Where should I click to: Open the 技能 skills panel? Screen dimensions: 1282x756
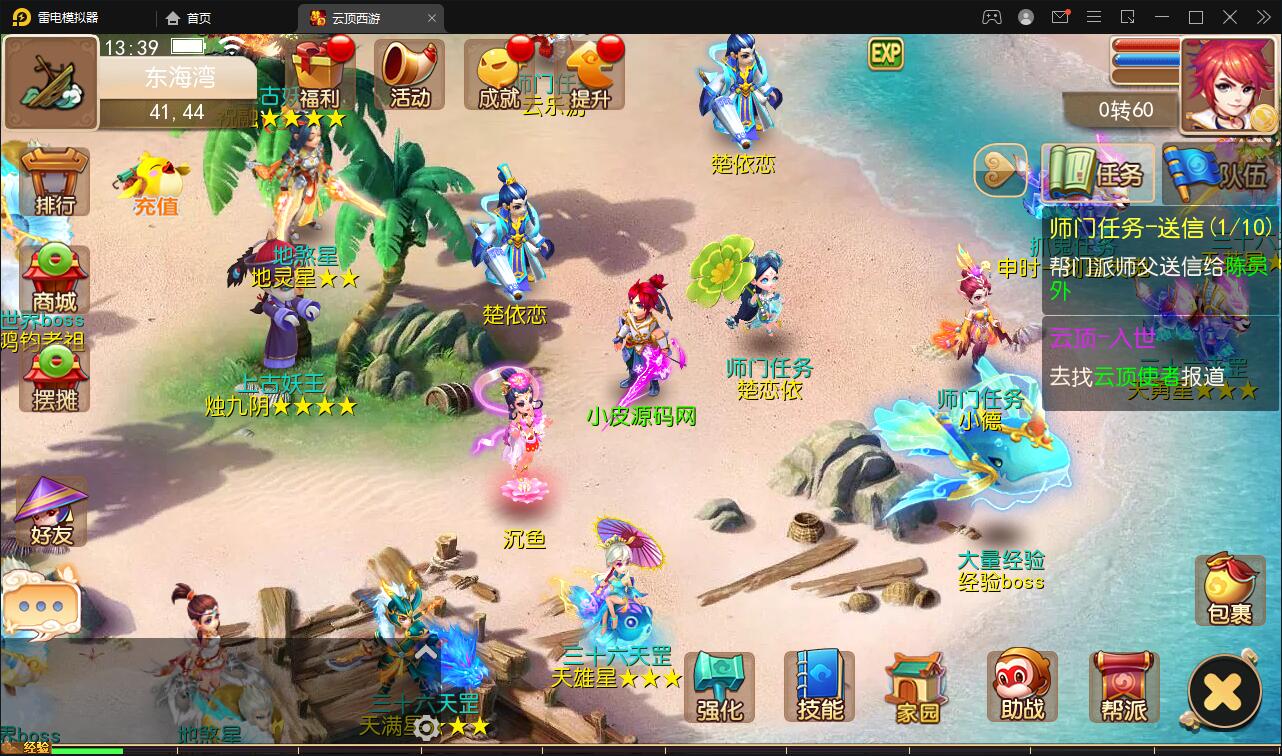[x=818, y=686]
